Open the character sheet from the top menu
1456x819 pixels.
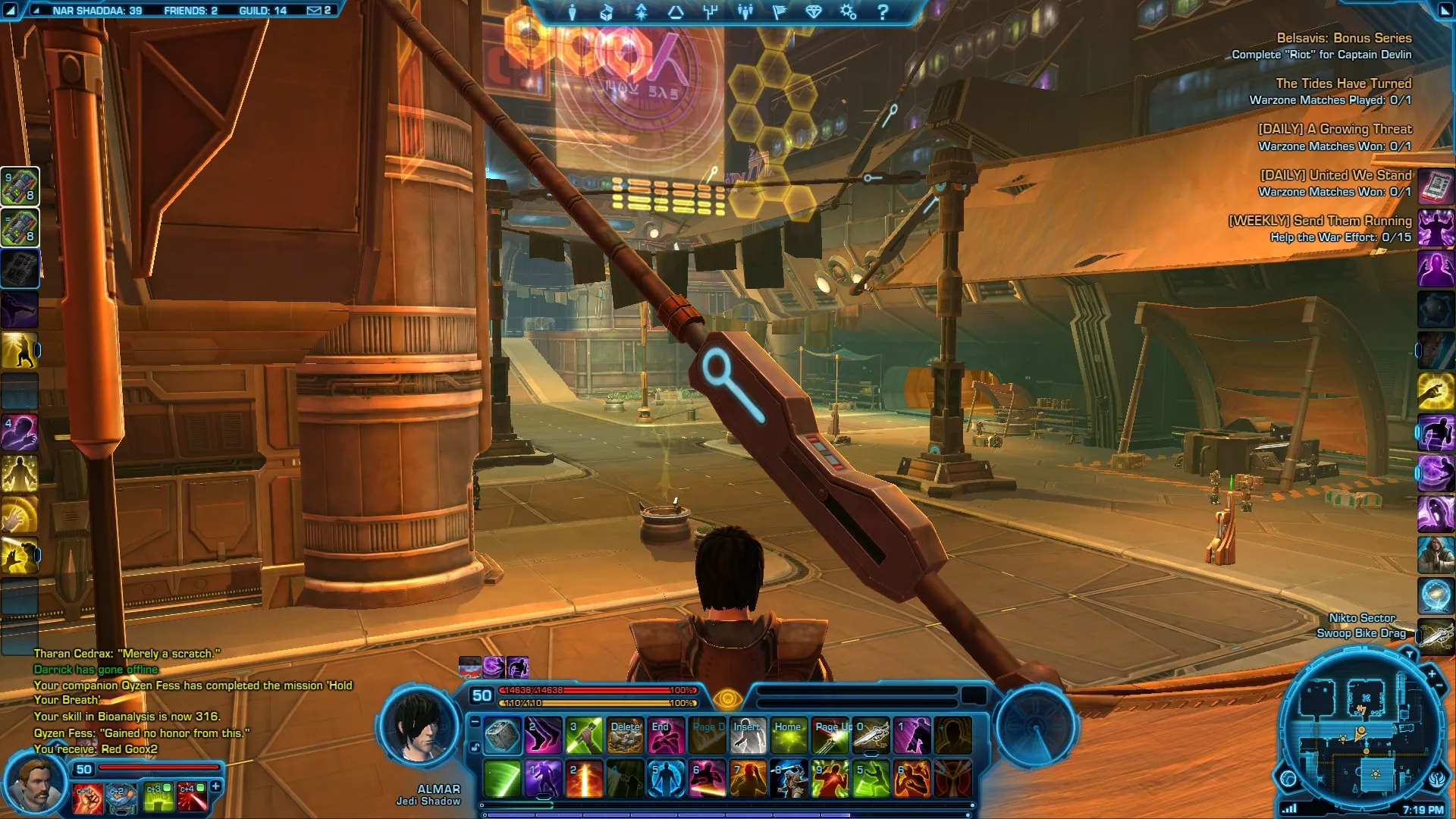coord(573,12)
